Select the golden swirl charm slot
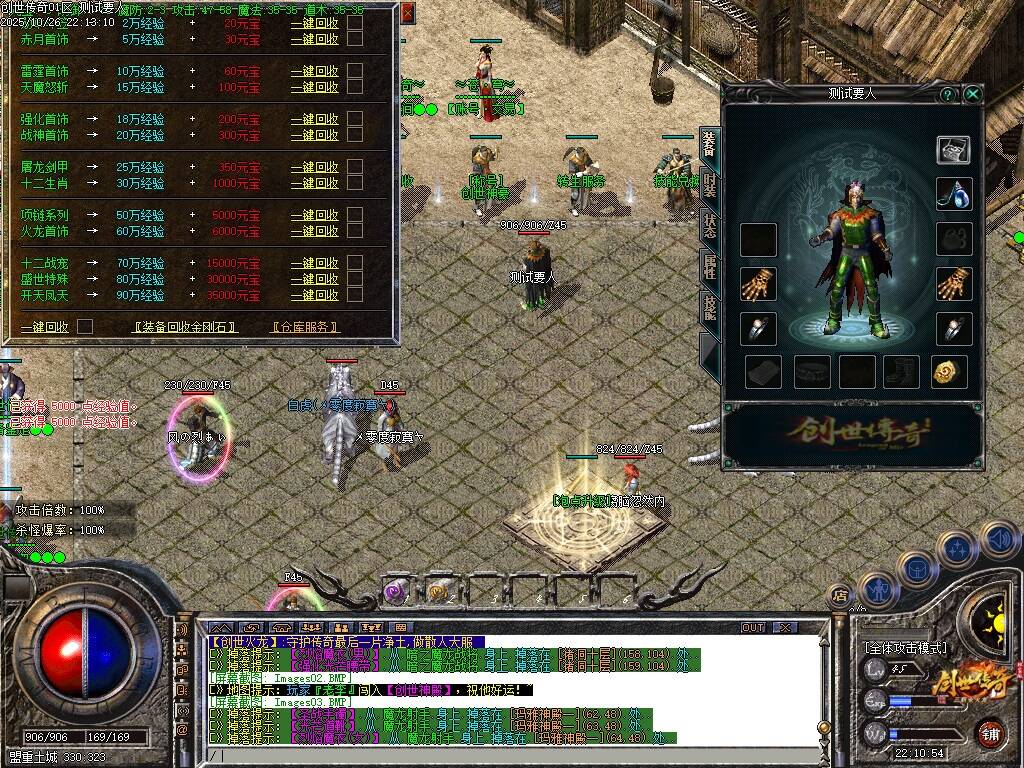Image resolution: width=1024 pixels, height=768 pixels. 948,371
